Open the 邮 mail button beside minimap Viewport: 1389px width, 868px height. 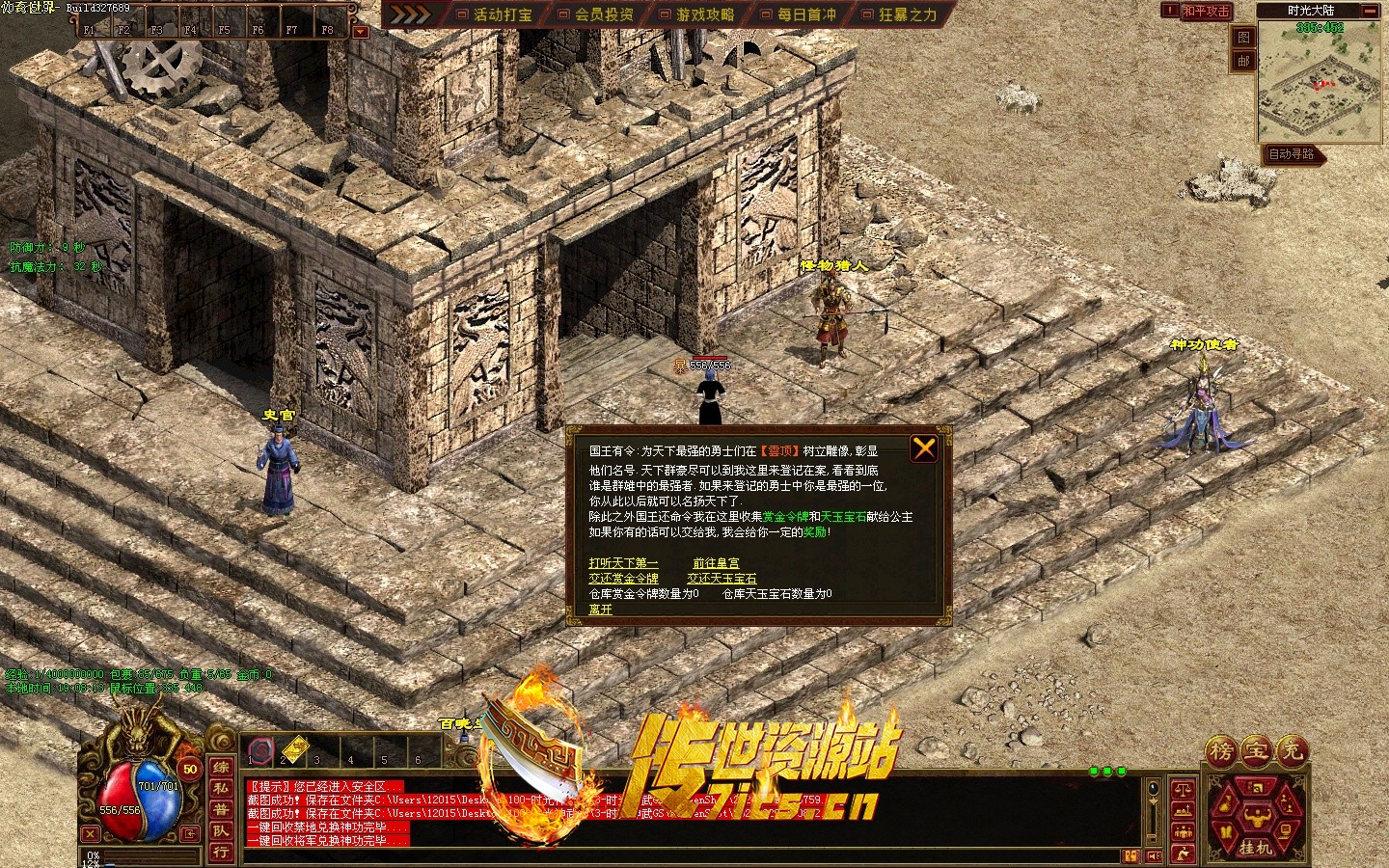(x=1243, y=61)
